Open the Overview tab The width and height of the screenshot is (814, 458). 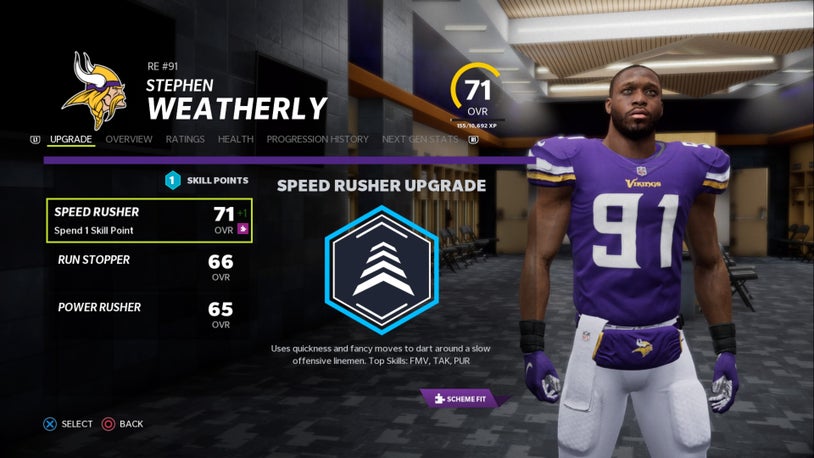(129, 139)
